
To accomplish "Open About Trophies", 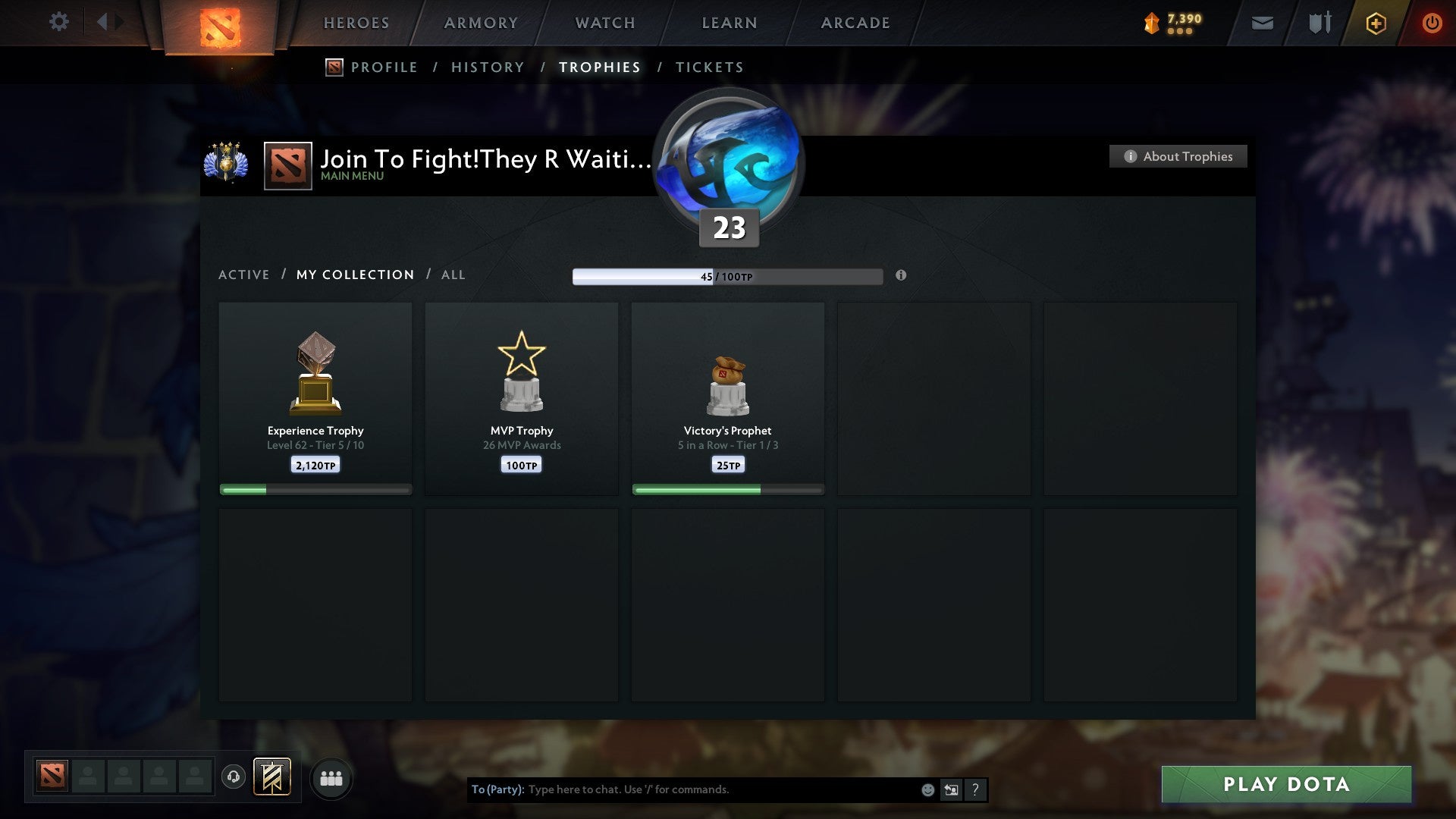I will pyautogui.click(x=1178, y=156).
